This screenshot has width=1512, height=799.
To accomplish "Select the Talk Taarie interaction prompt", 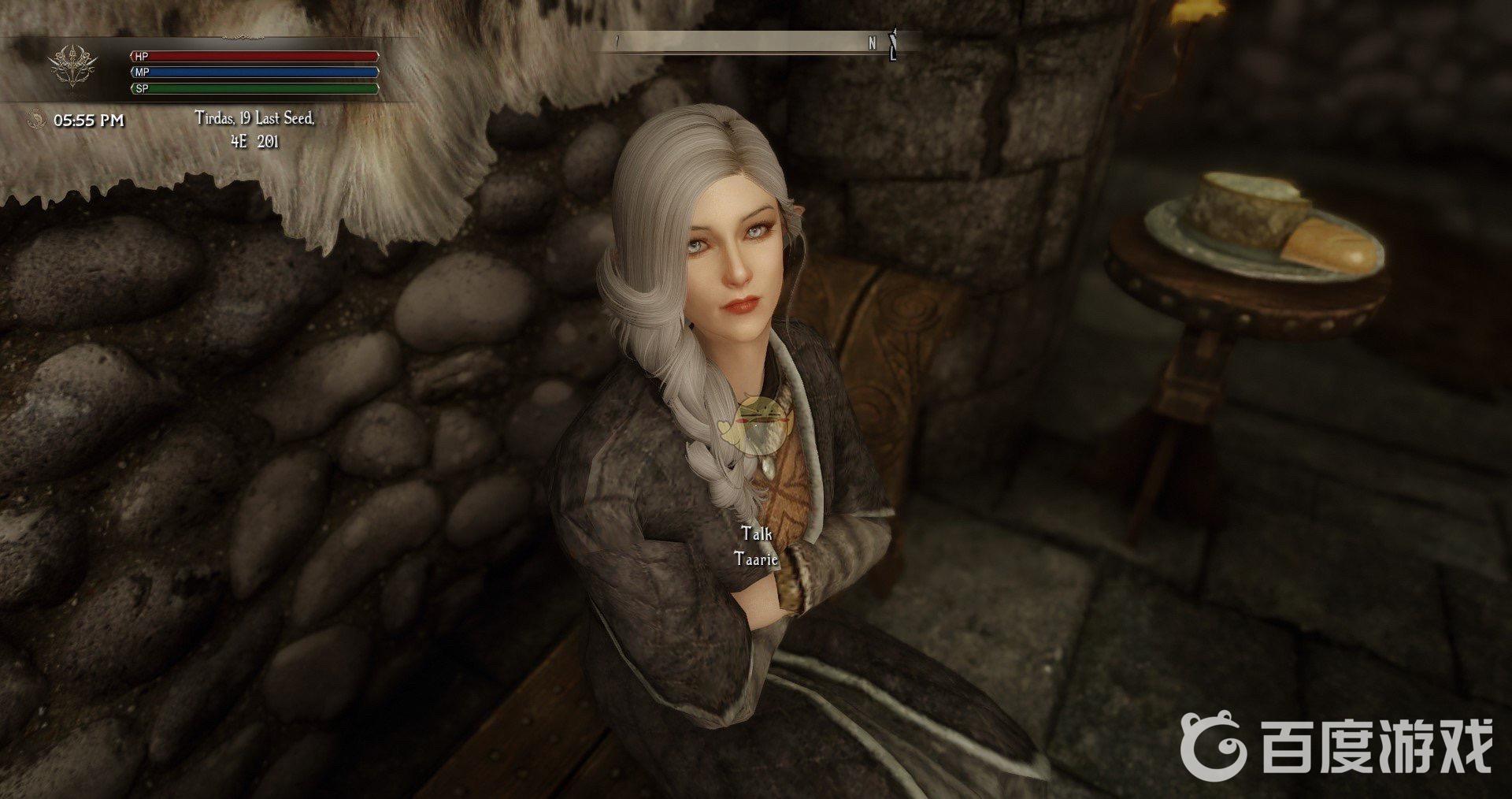I will 755,546.
